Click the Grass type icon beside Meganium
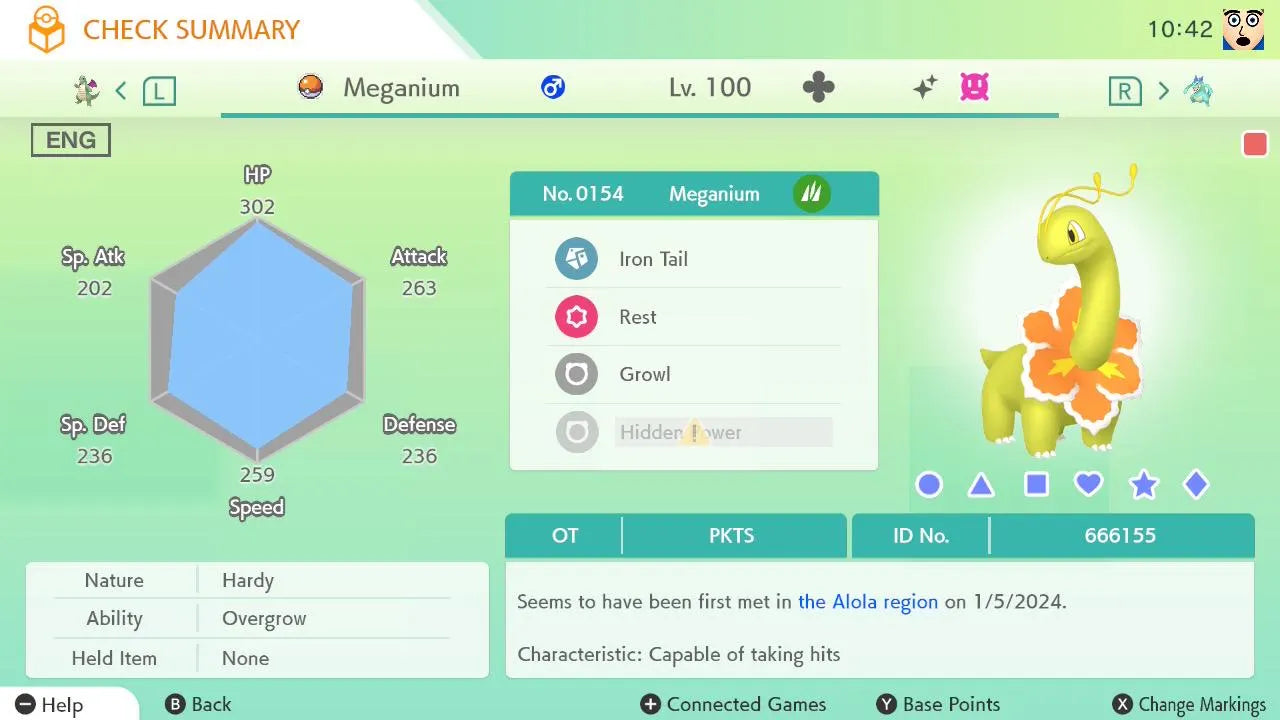The height and width of the screenshot is (720, 1280). pyautogui.click(x=811, y=193)
